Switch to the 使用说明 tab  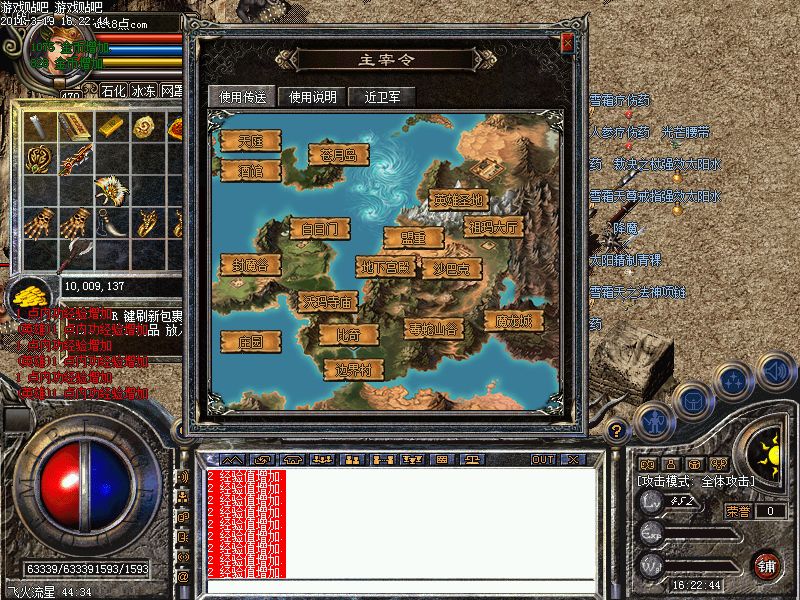pyautogui.click(x=314, y=97)
